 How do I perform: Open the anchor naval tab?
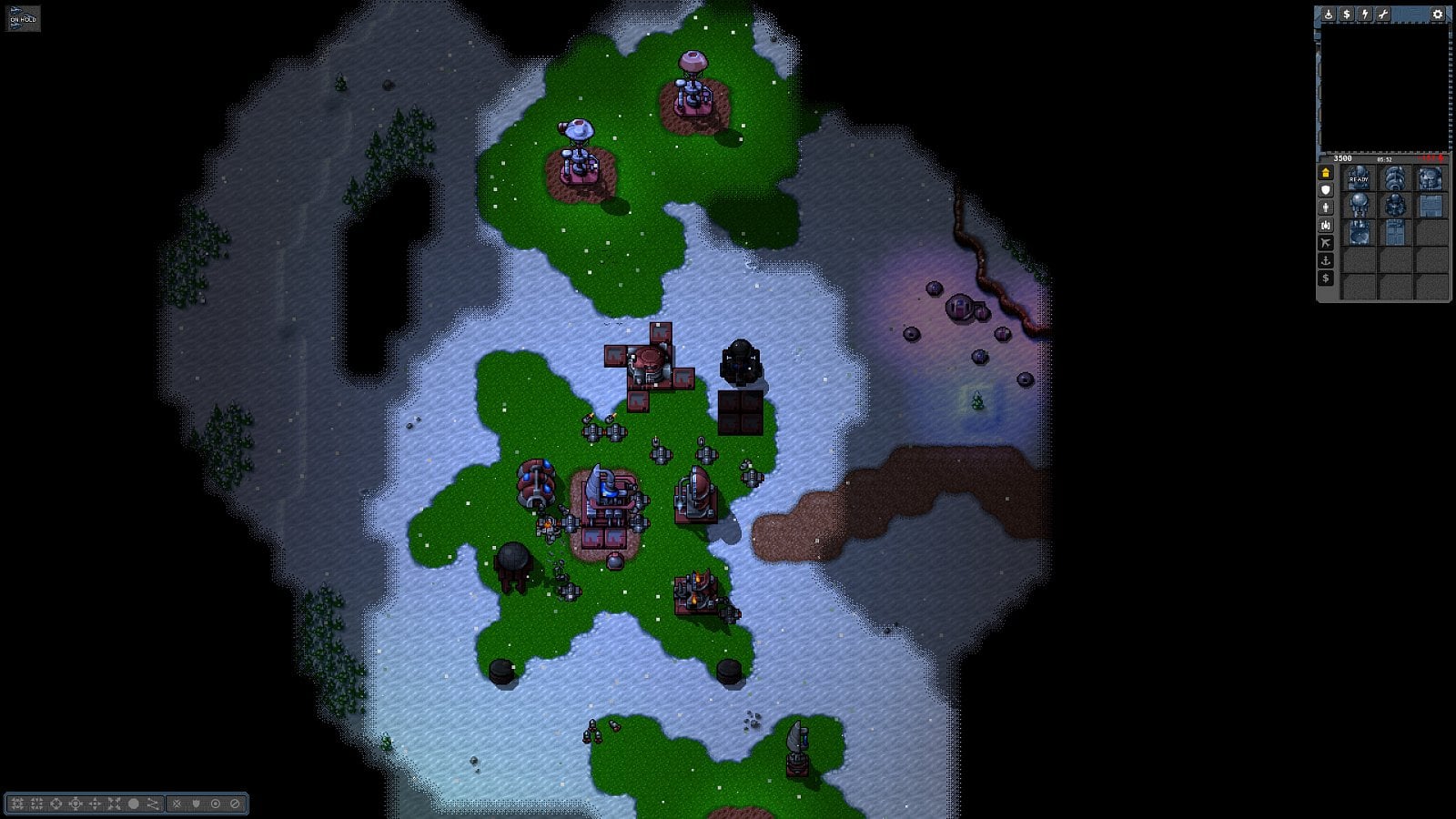[x=1326, y=260]
